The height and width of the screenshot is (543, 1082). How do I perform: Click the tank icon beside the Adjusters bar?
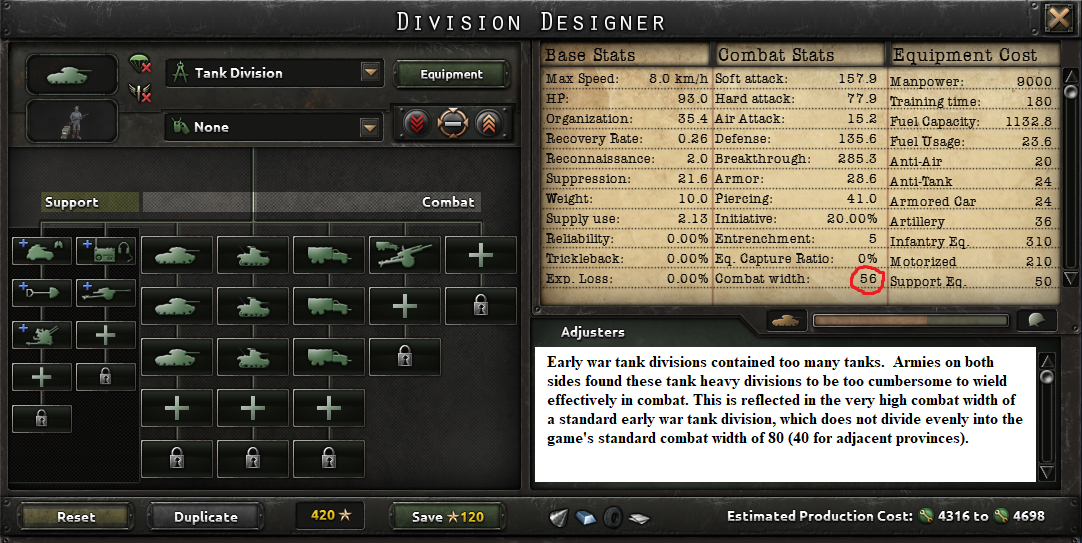click(786, 320)
